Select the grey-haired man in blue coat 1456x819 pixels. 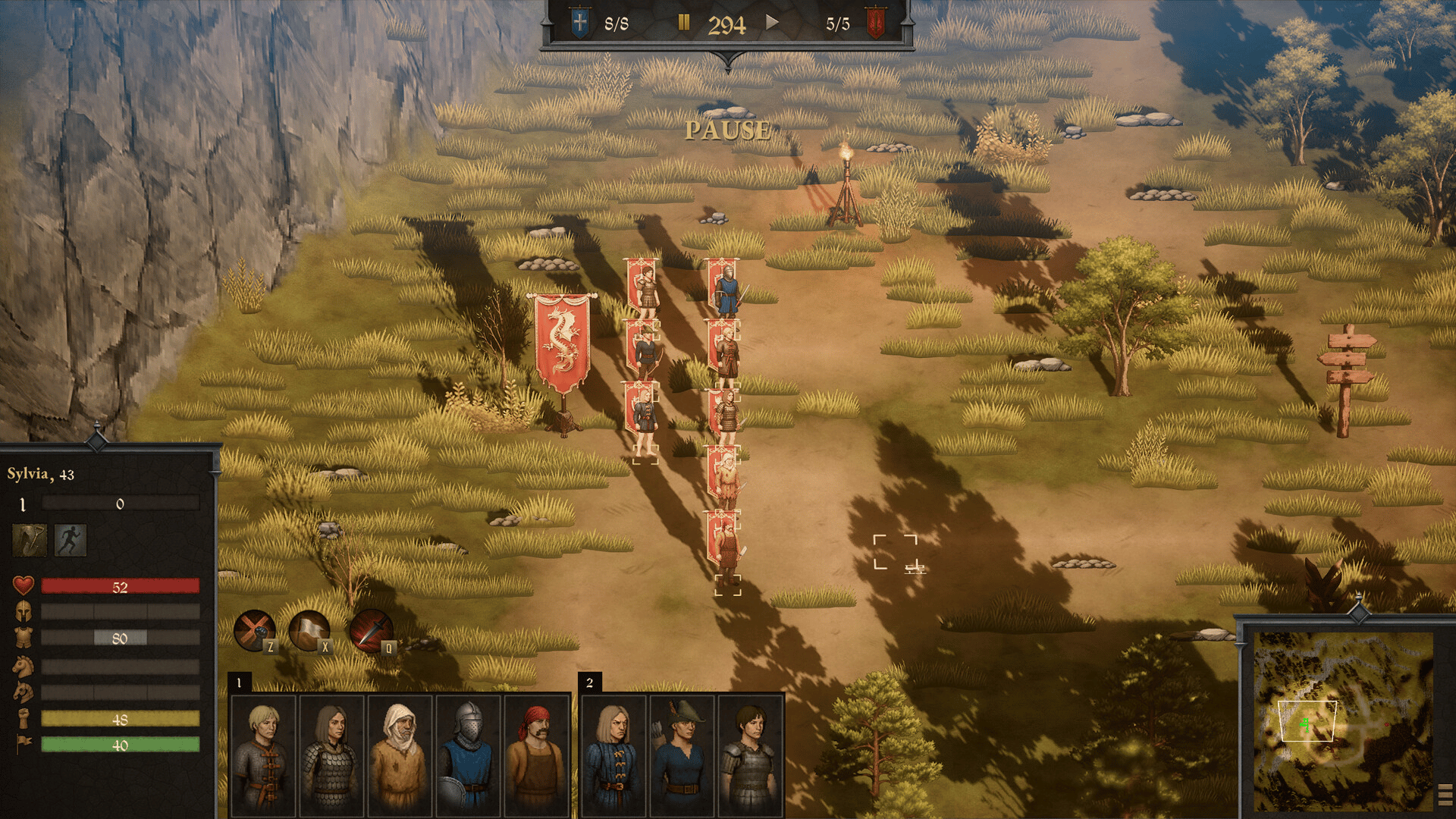click(x=614, y=755)
